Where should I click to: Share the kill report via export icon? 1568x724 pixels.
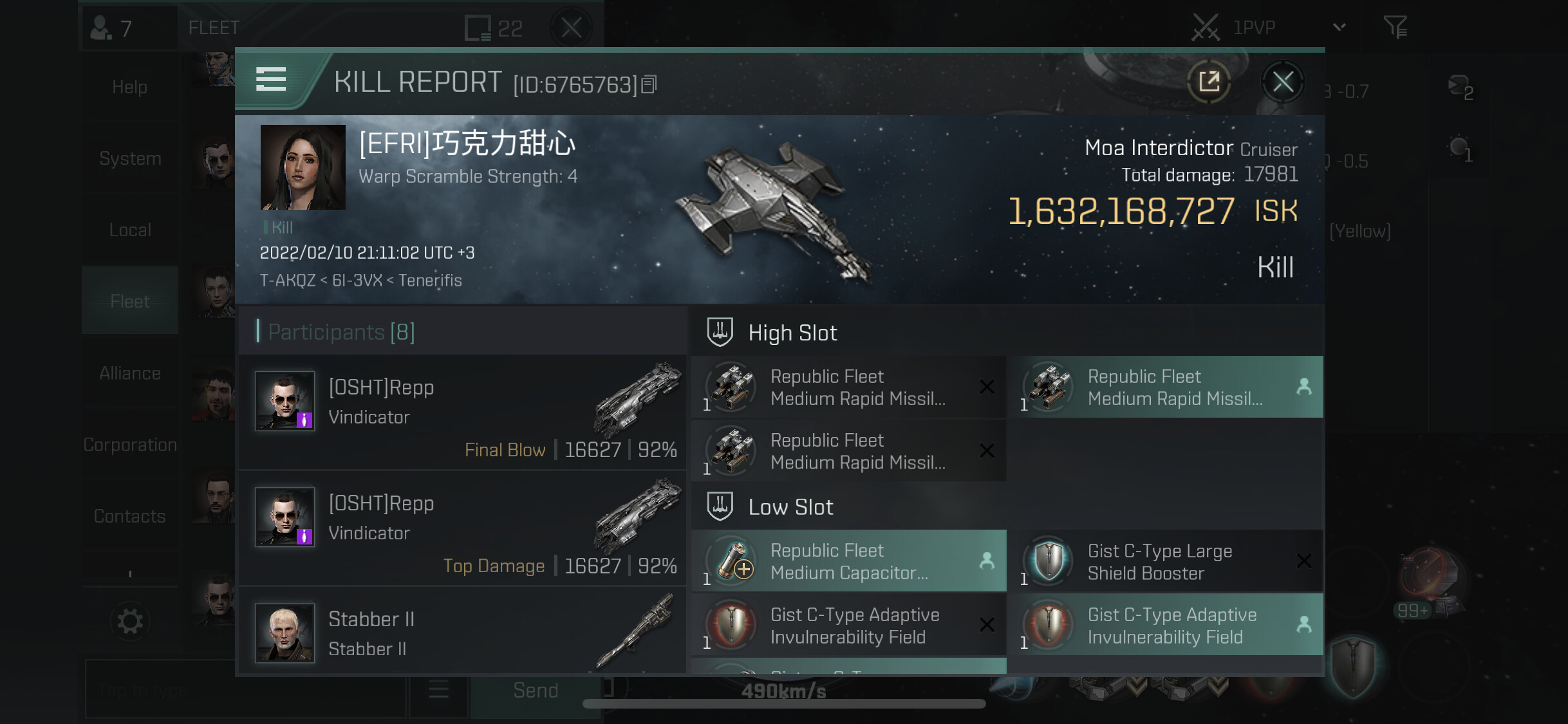[1209, 82]
